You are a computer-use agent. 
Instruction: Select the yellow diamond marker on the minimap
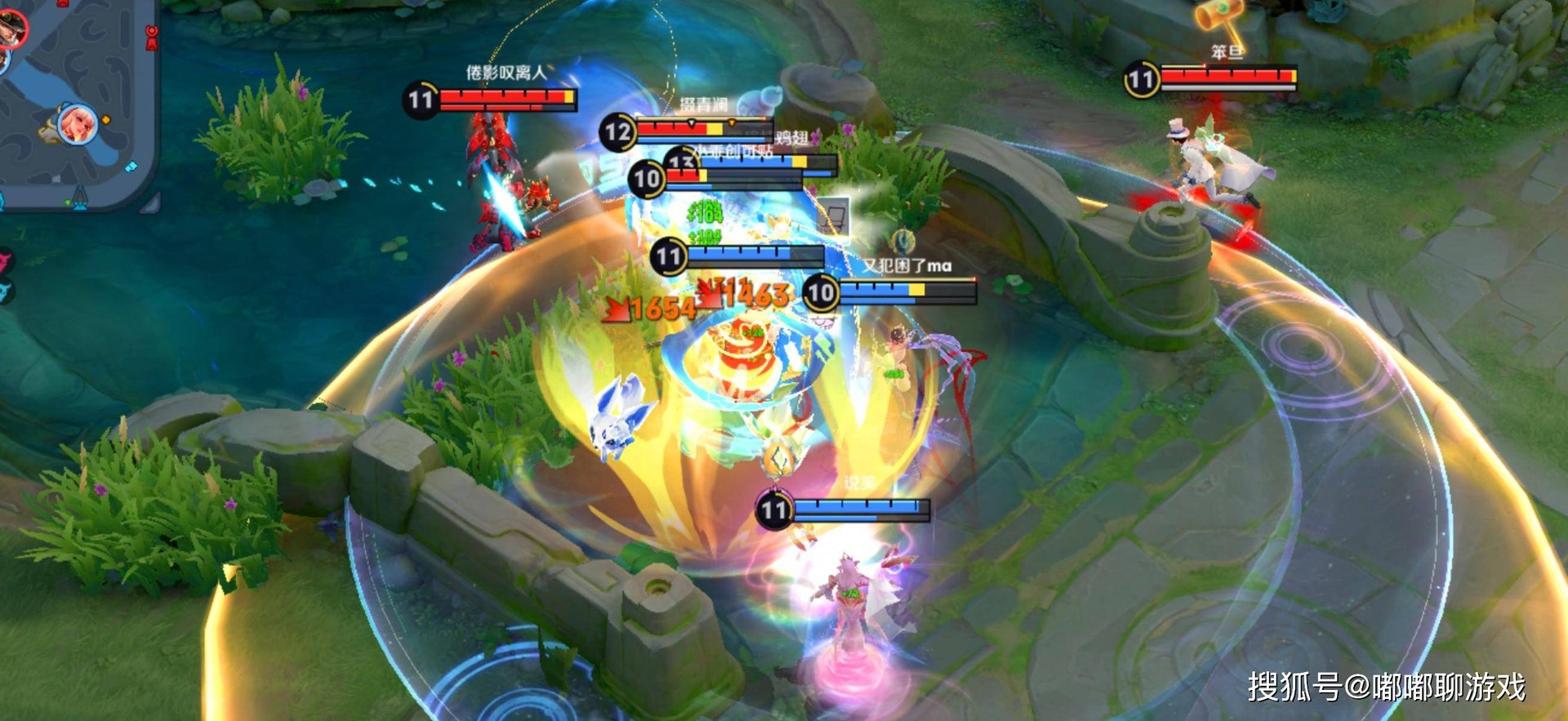pos(106,119)
